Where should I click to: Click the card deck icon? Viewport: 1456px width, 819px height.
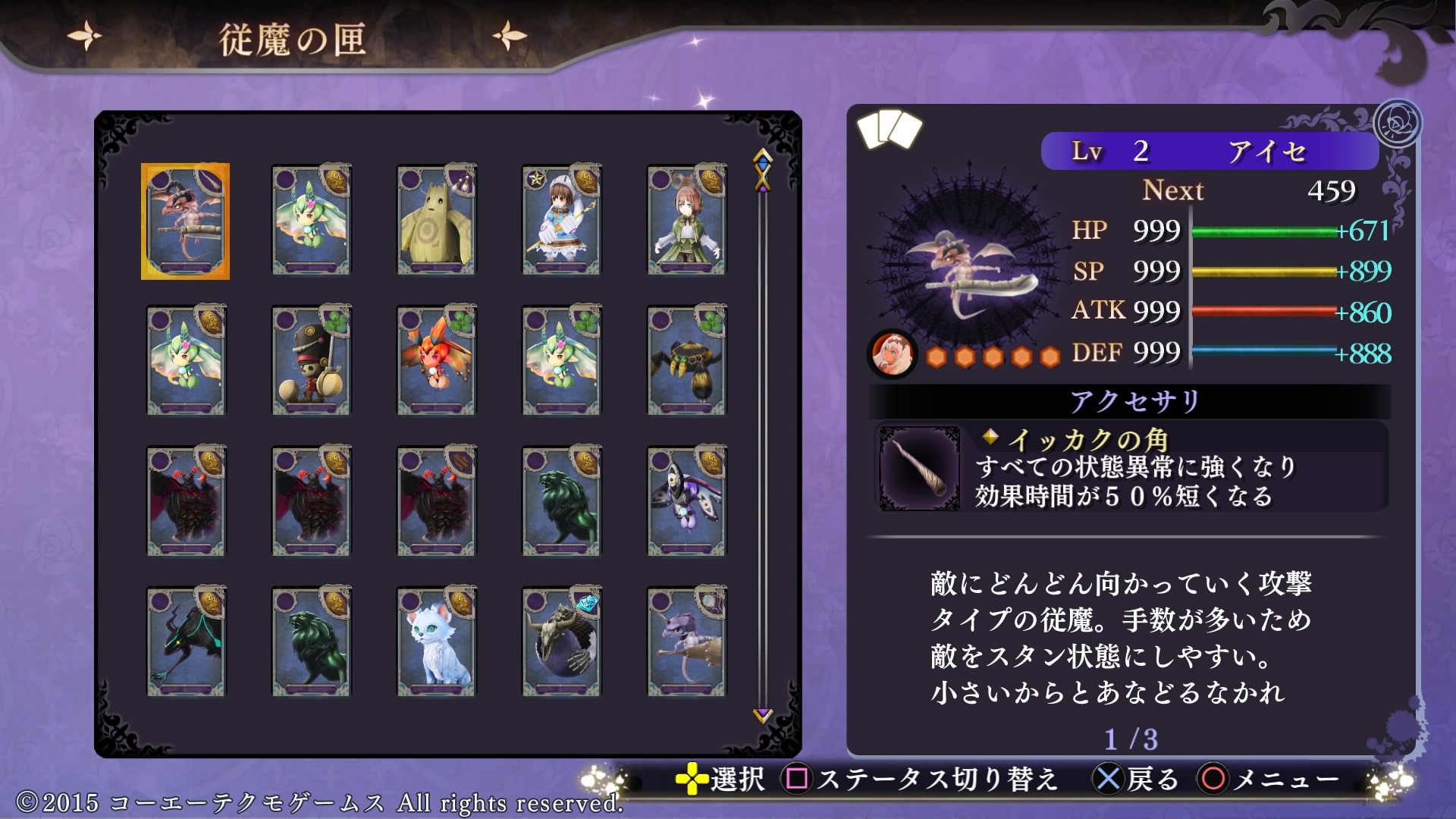[x=889, y=129]
